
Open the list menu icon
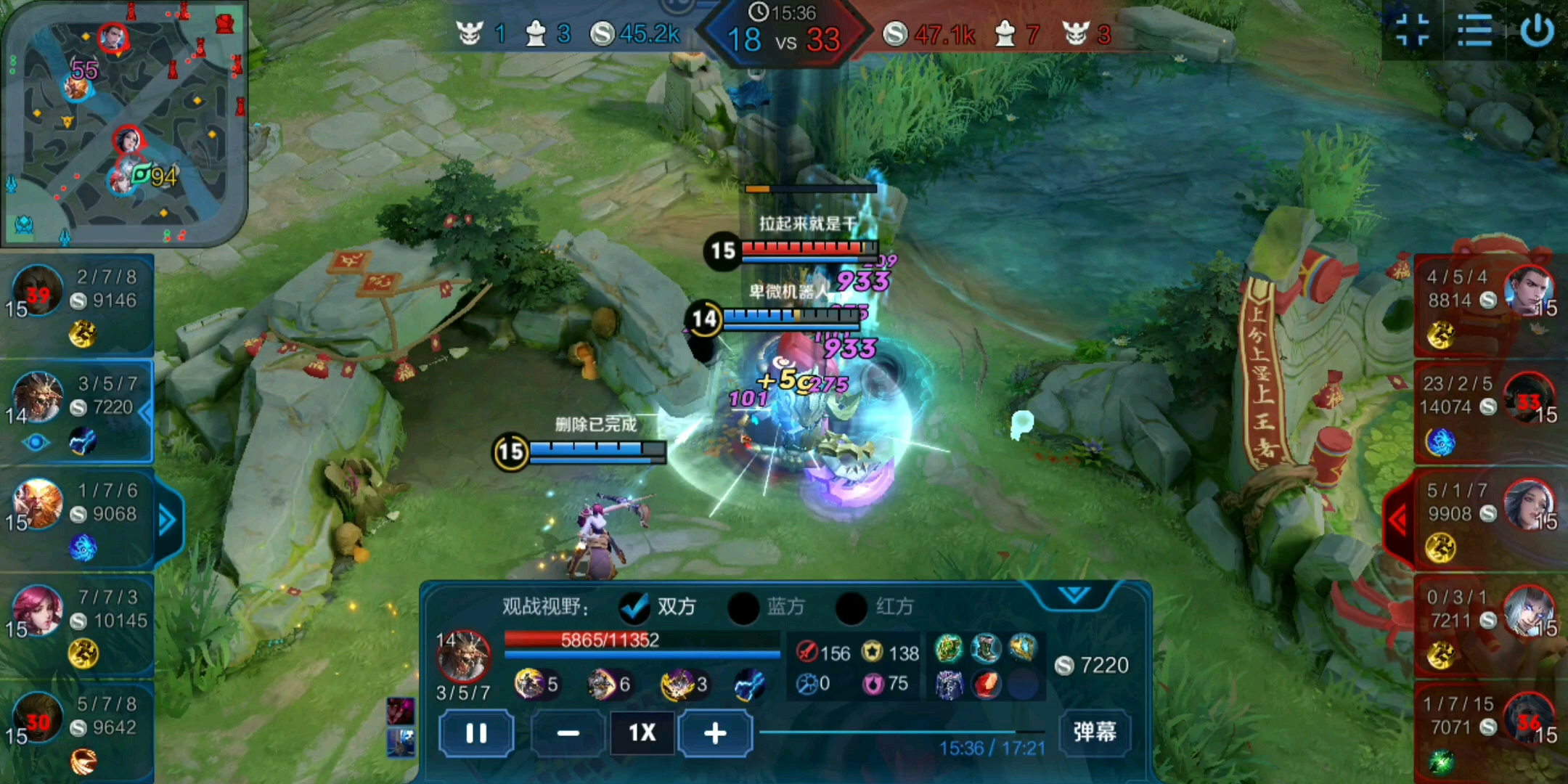1474,31
